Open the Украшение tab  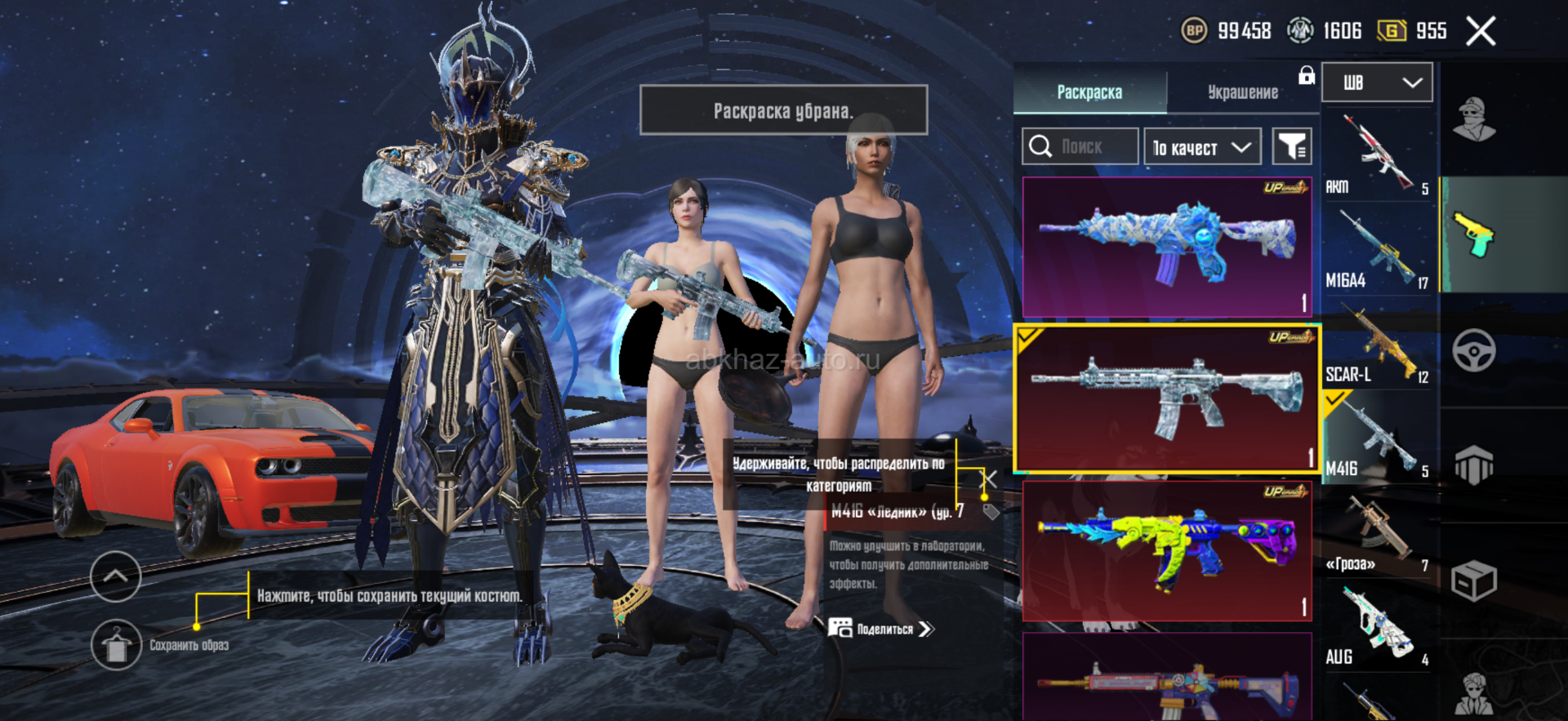1242,92
